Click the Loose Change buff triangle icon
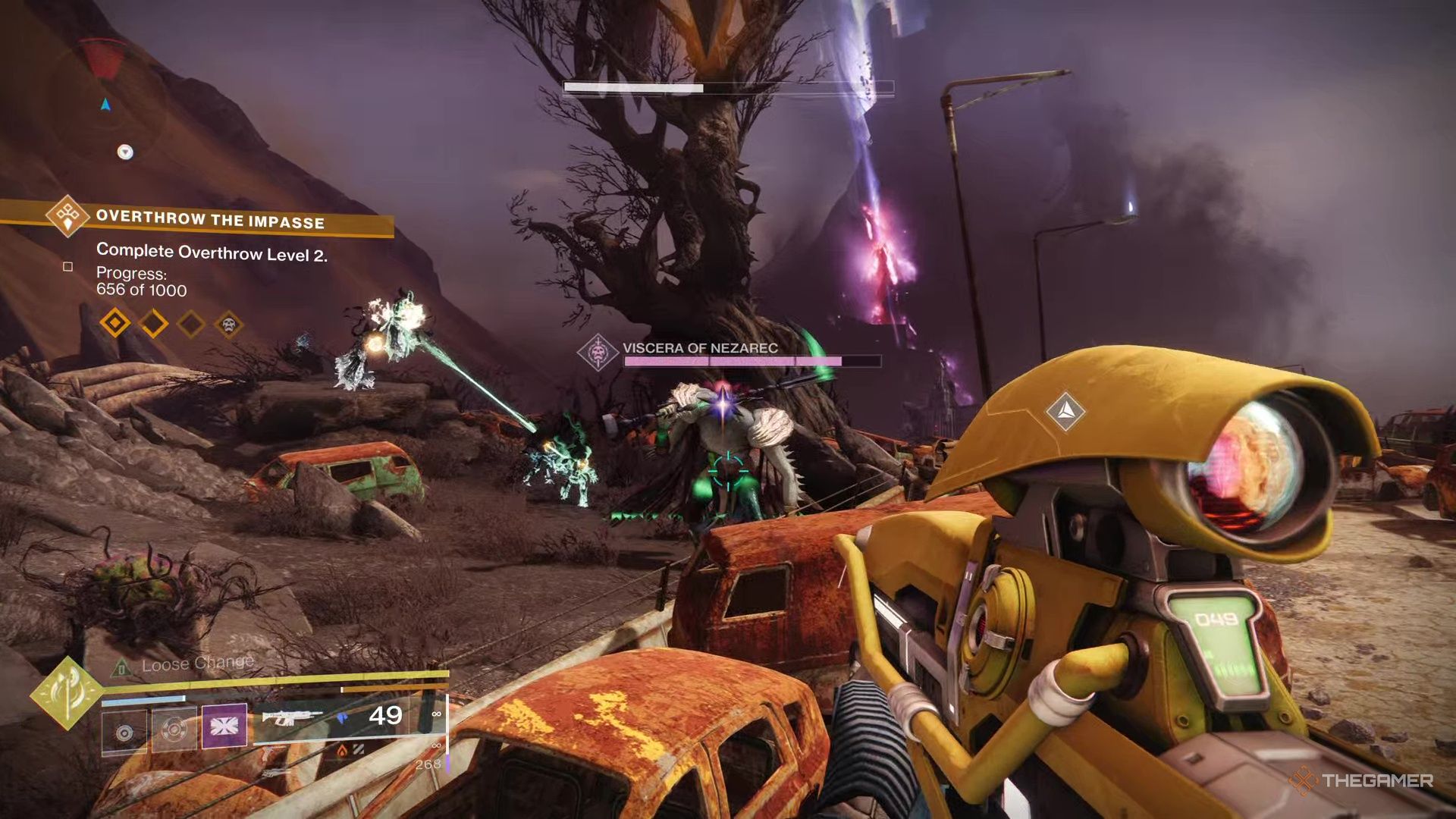This screenshot has height=819, width=1456. [119, 669]
